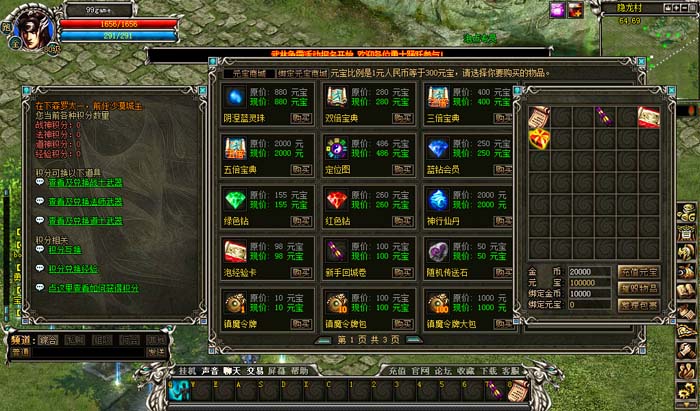Viewport: 700px width, 411px height.
Task: Buy the 阴斐蓝灵珠 blue orb item
Action: (301, 116)
